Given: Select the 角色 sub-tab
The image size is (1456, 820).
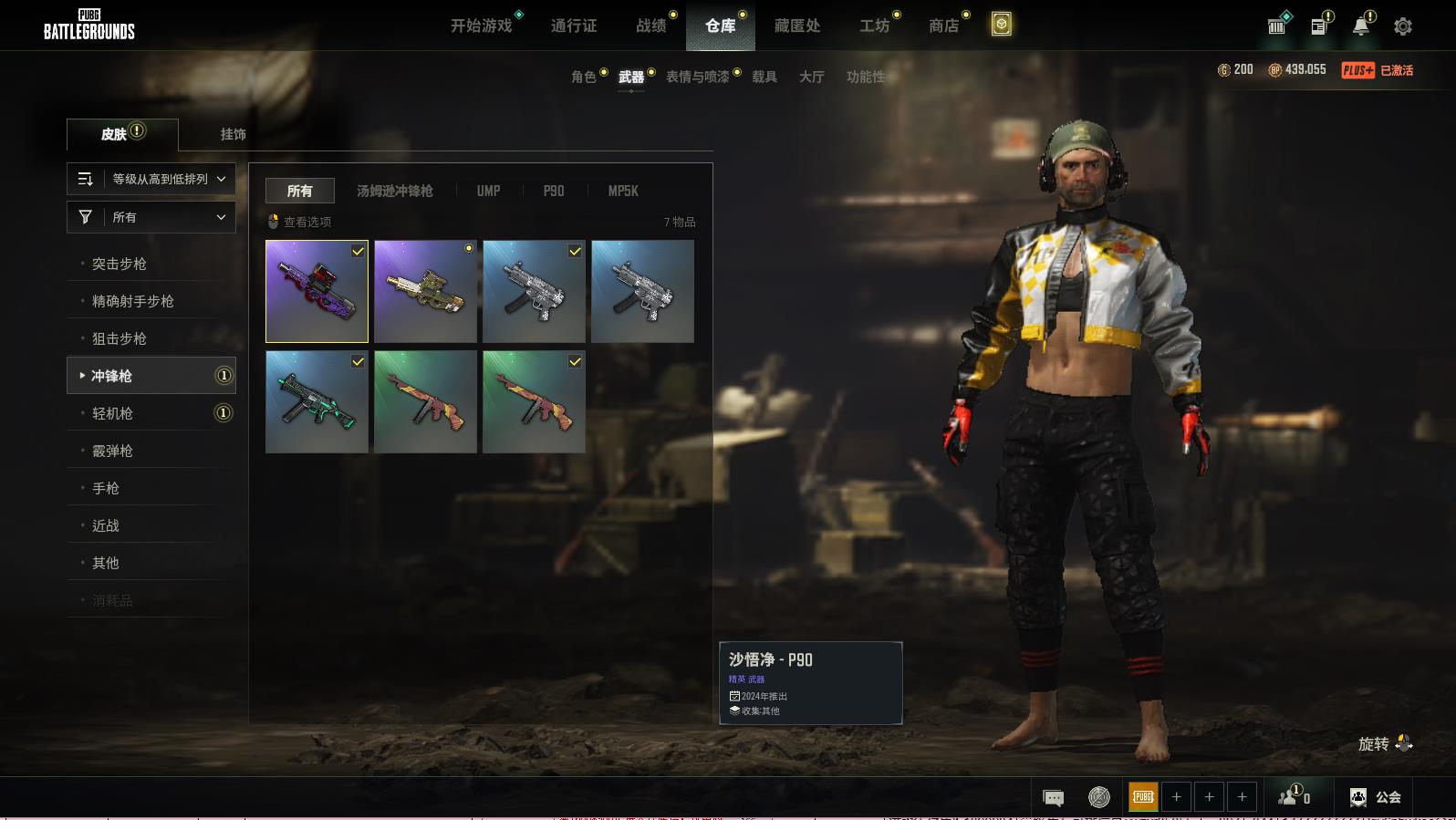Looking at the screenshot, I should 583,77.
